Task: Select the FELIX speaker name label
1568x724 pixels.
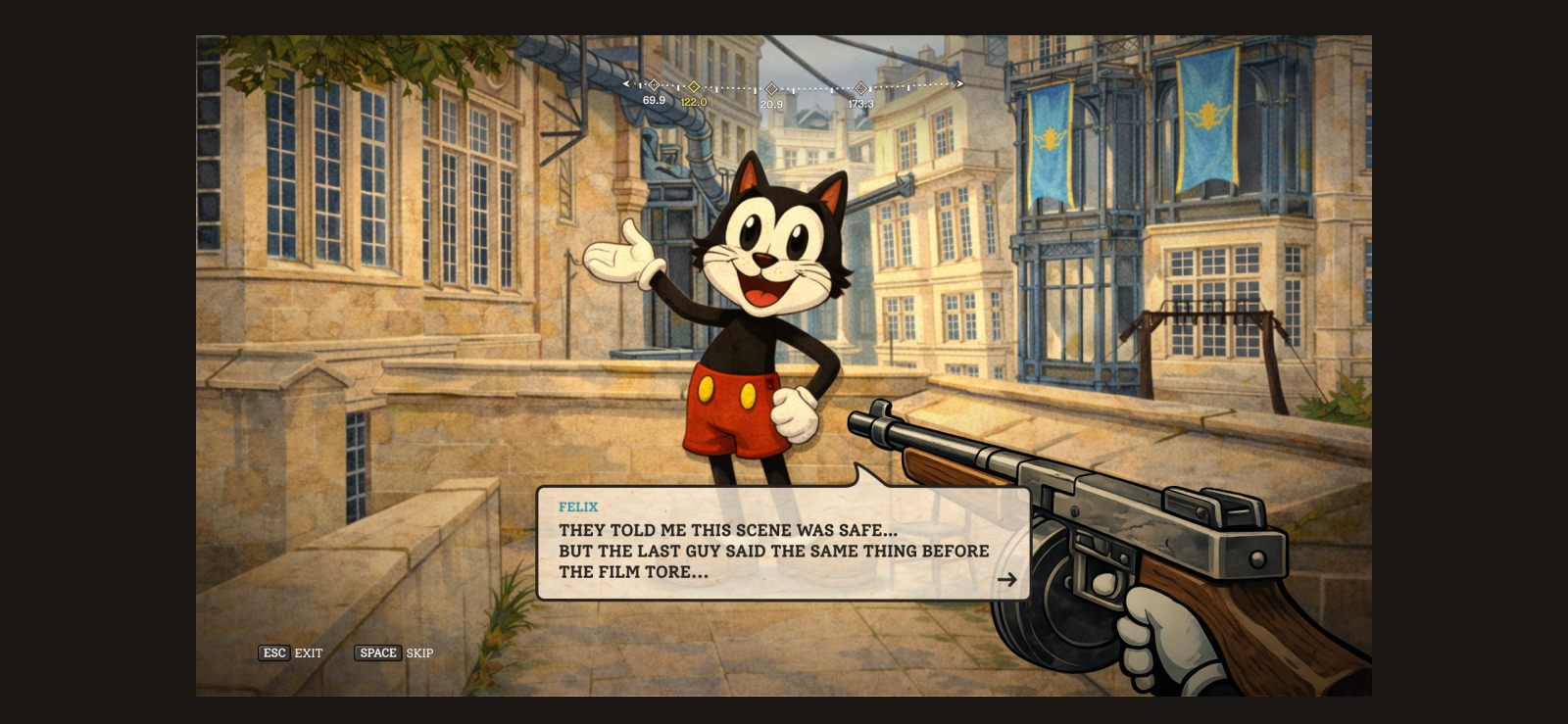Action: pos(578,507)
